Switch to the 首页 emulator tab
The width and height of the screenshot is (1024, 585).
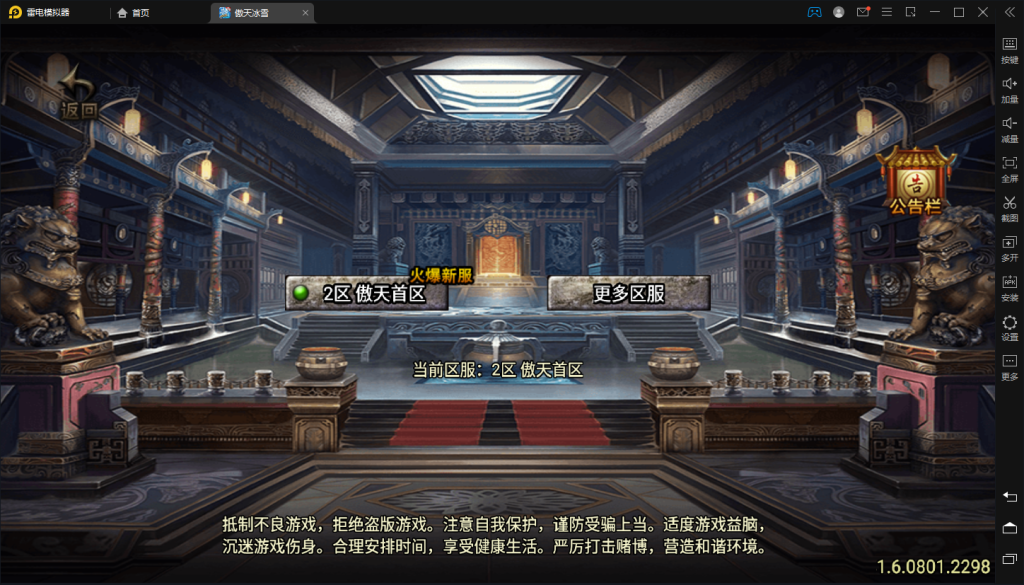pos(133,12)
